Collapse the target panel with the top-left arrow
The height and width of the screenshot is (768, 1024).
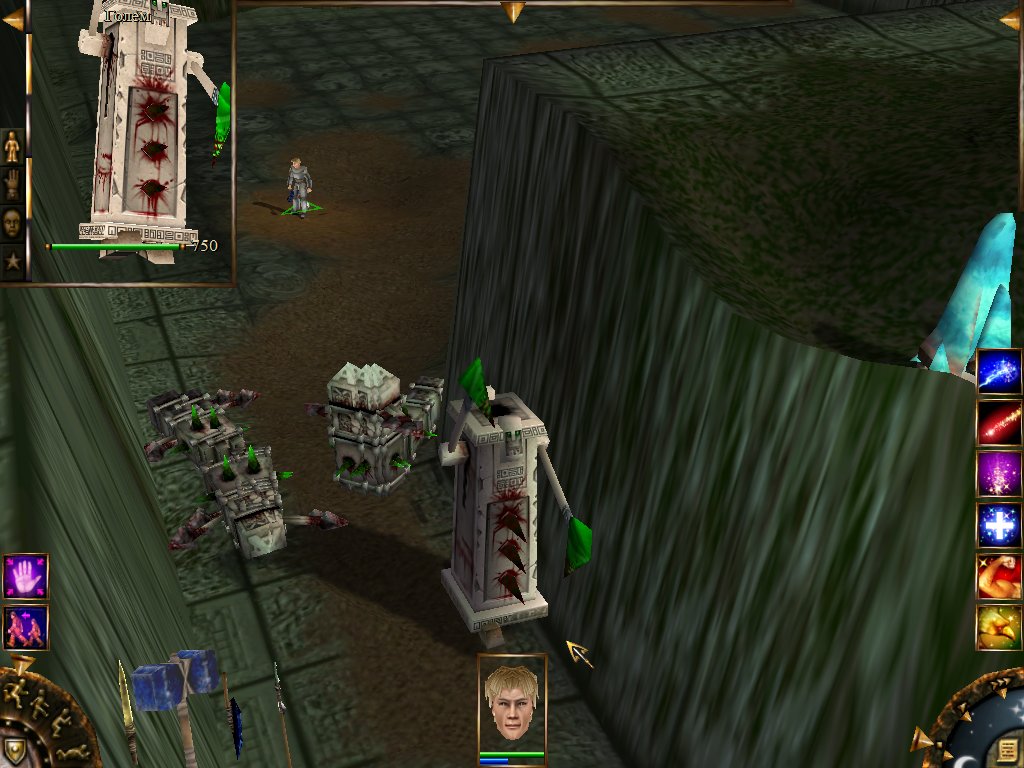click(12, 19)
